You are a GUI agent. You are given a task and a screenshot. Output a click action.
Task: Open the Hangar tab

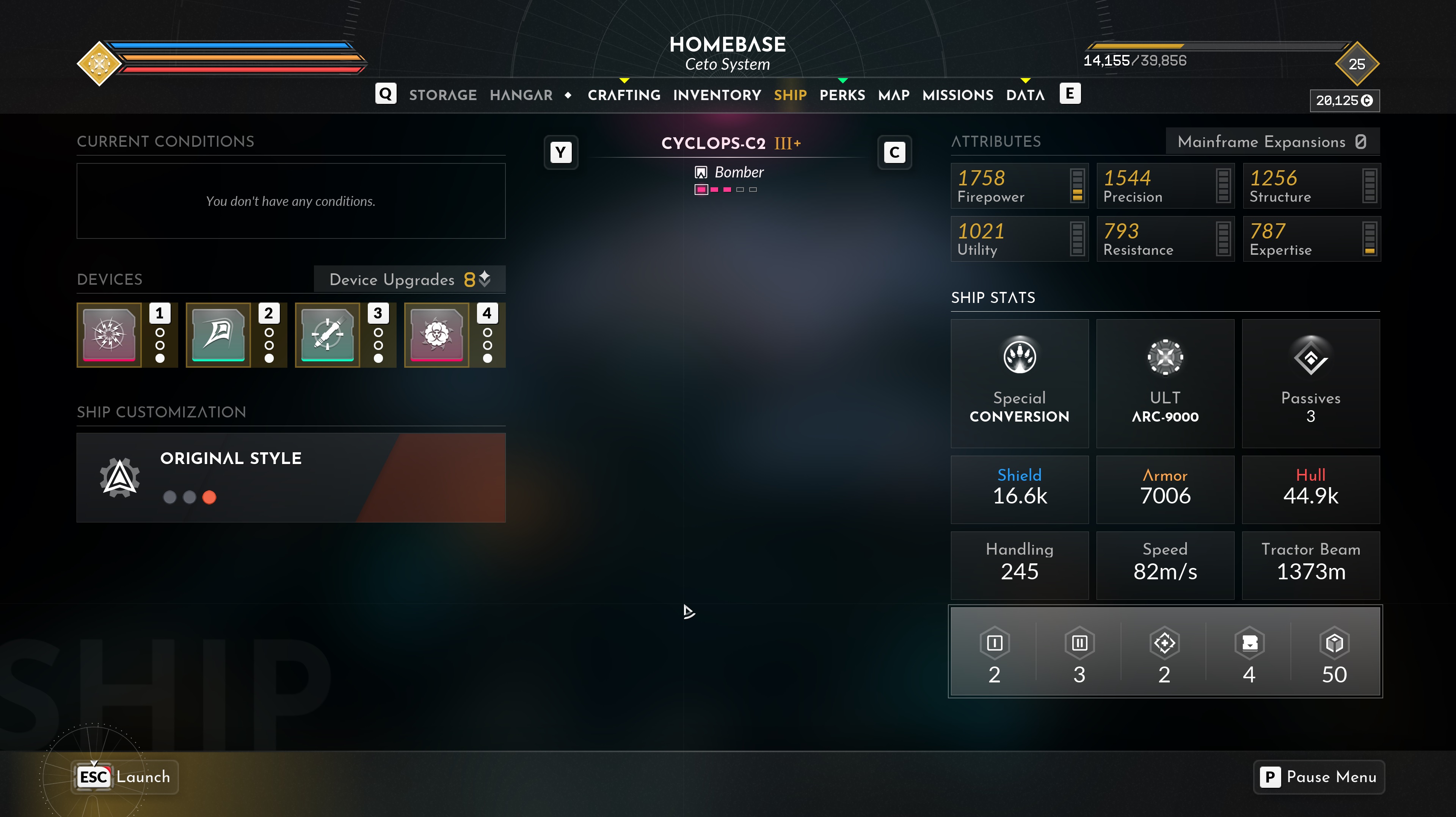click(x=521, y=95)
